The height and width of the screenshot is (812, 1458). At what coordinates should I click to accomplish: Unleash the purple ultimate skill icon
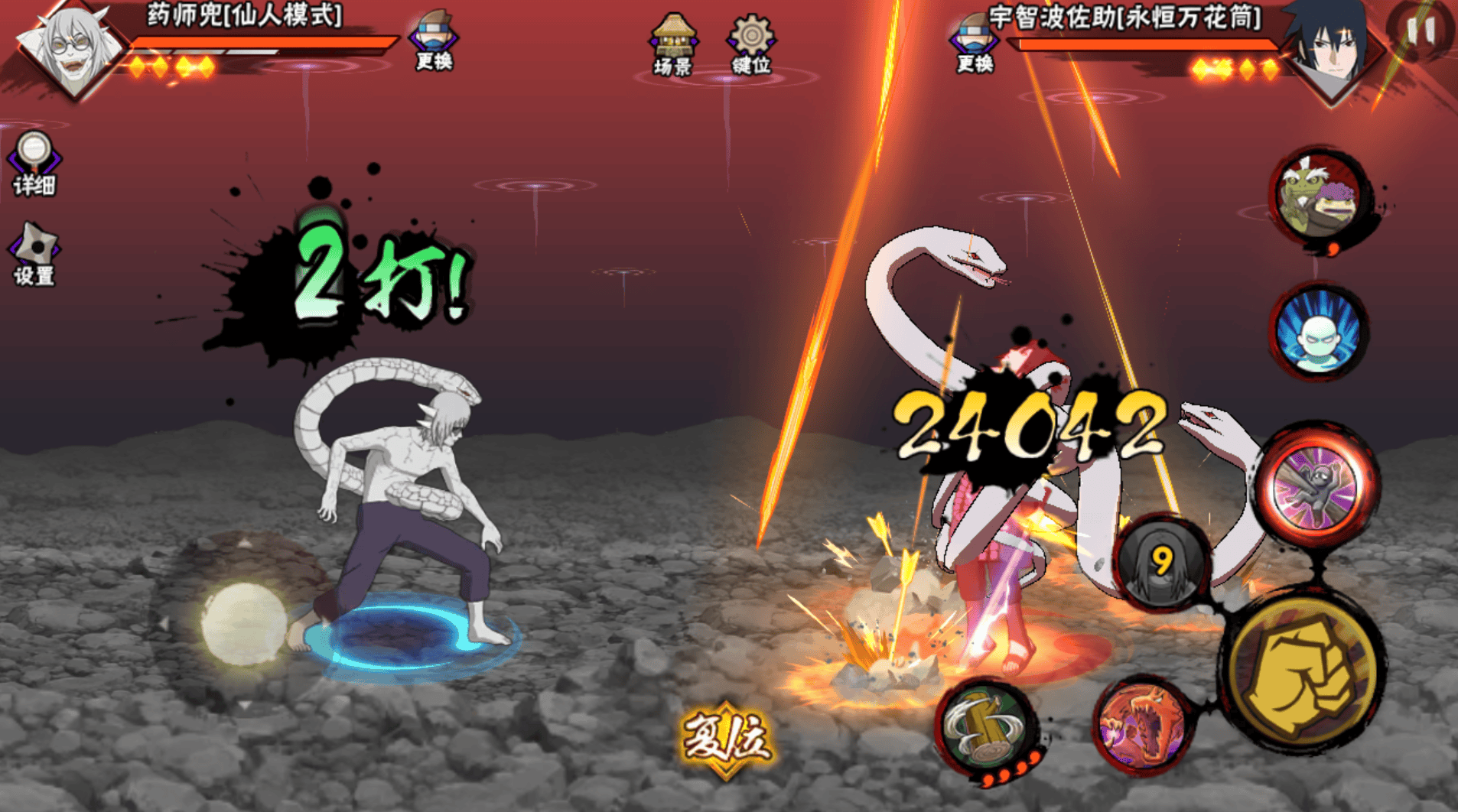pos(1316,487)
